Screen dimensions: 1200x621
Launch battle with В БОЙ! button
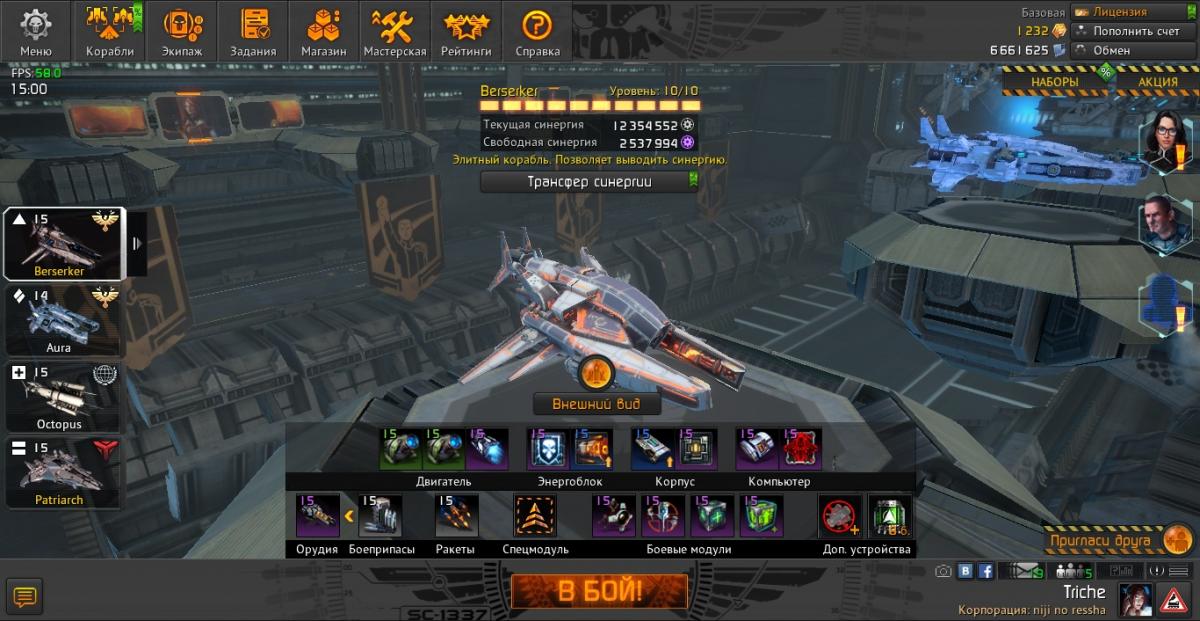pos(599,591)
